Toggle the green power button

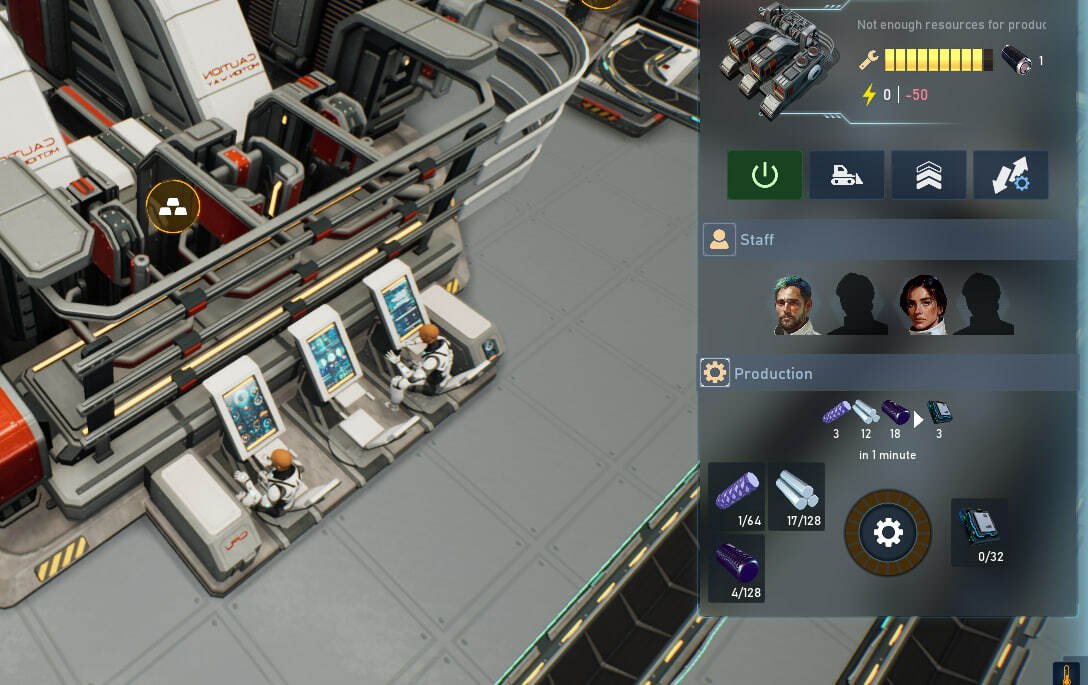point(765,175)
